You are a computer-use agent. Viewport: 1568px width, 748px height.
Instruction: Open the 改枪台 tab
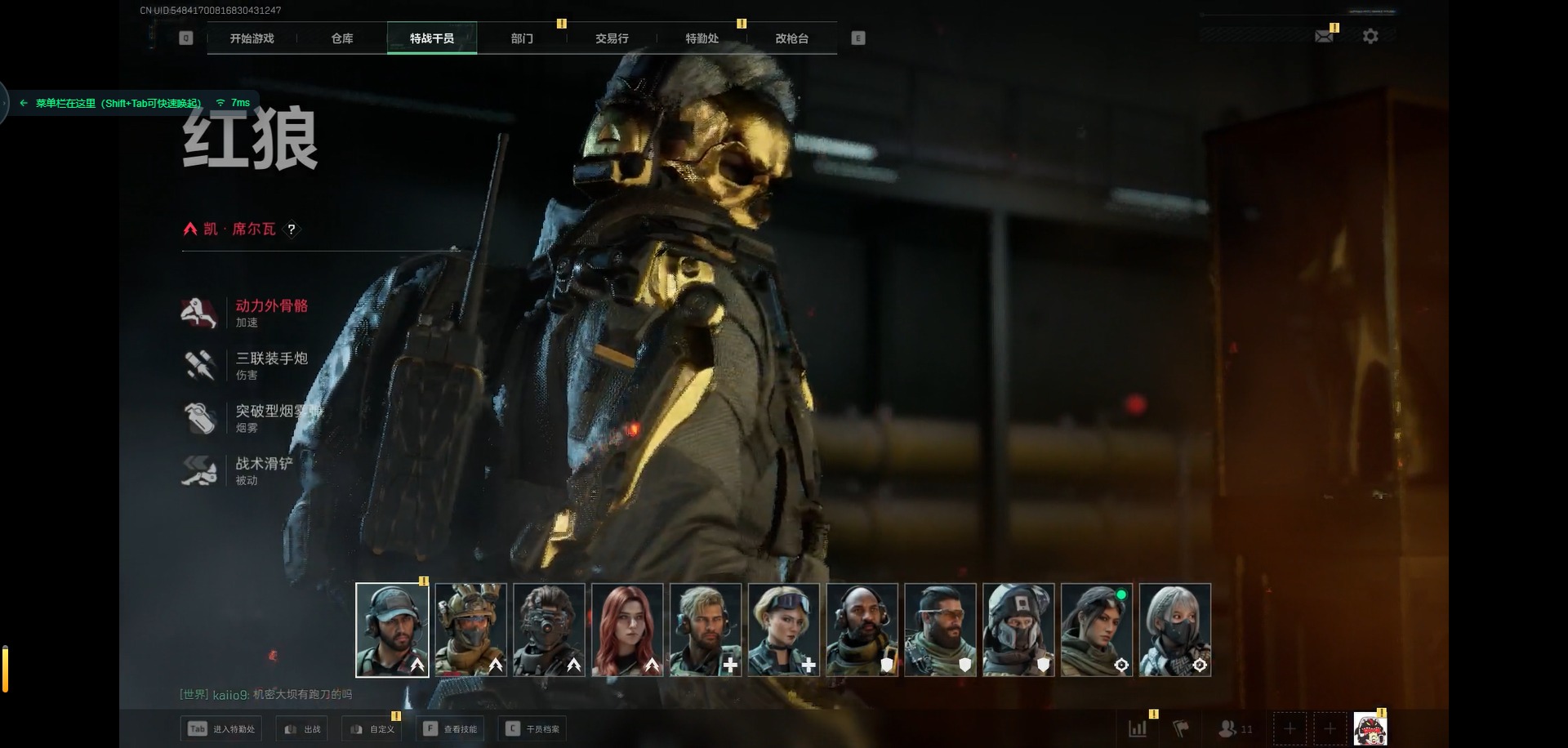point(791,38)
